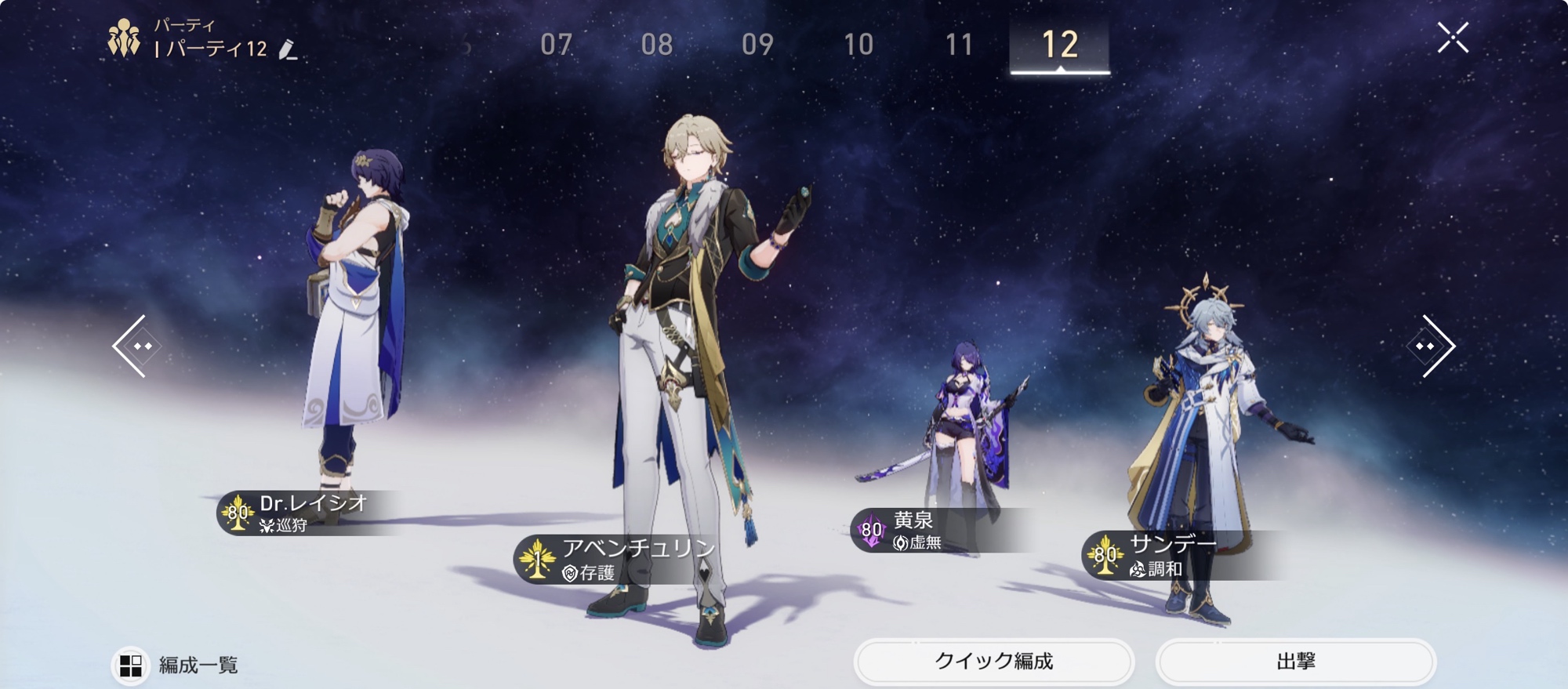The height and width of the screenshot is (689, 1568).
Task: Select party tab 12
Action: [1059, 45]
